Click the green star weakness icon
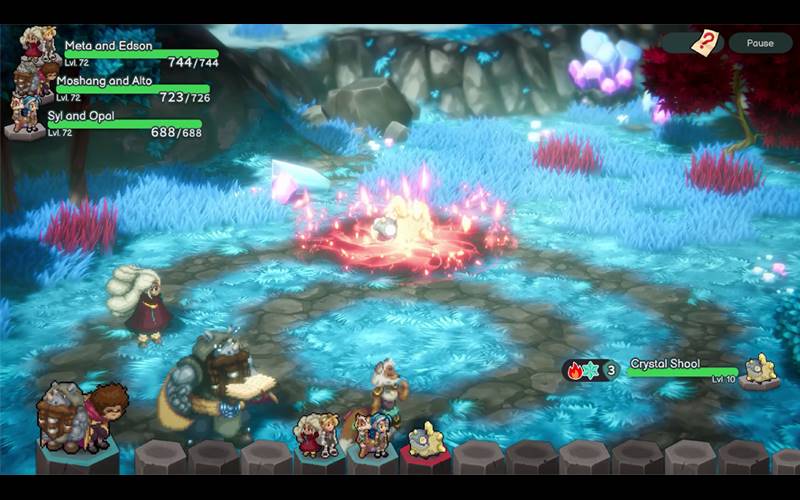 593,370
